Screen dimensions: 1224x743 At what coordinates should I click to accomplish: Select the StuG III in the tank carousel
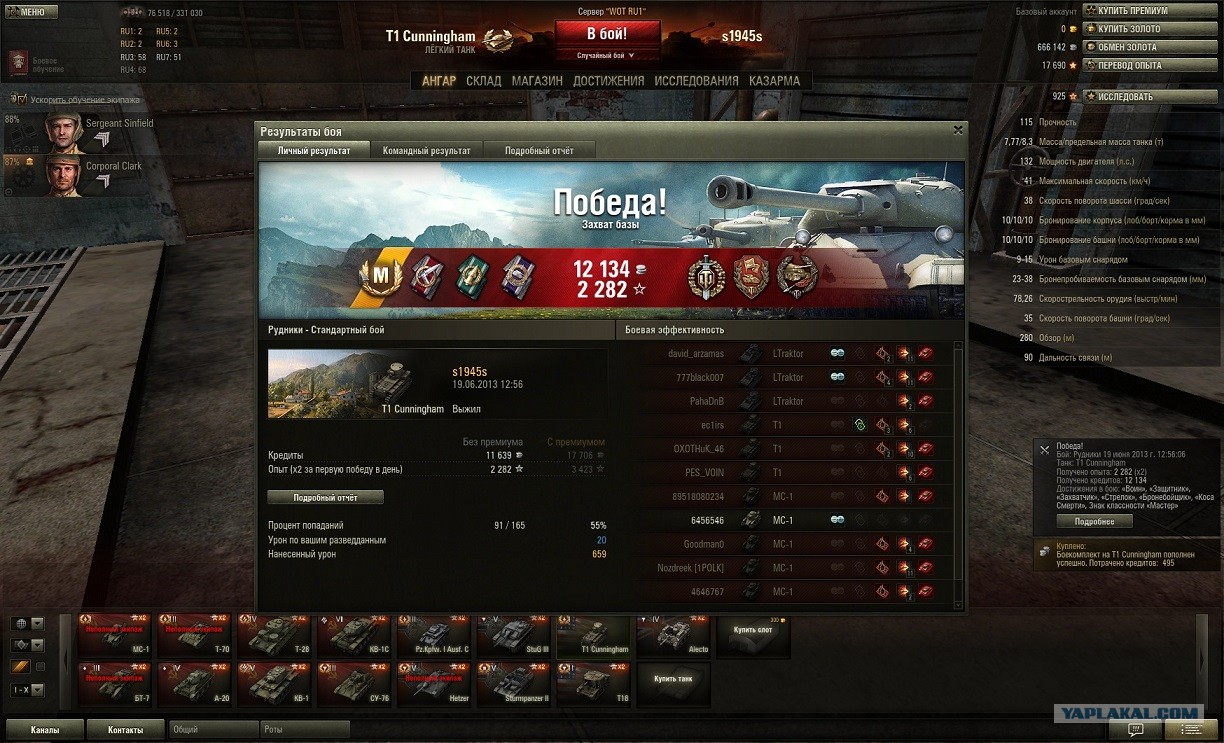tap(513, 636)
